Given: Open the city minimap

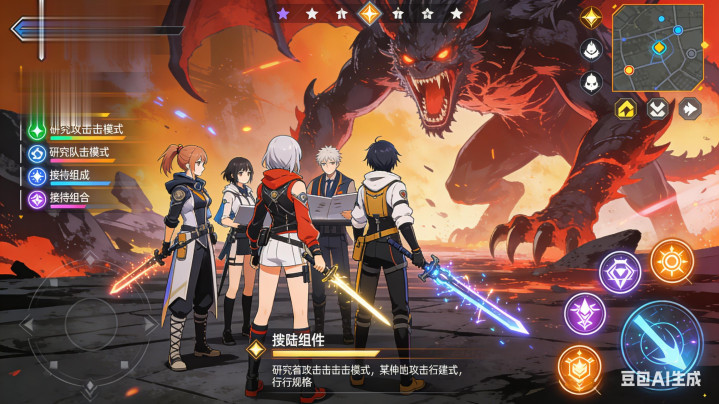Looking at the screenshot, I should click(x=658, y=44).
